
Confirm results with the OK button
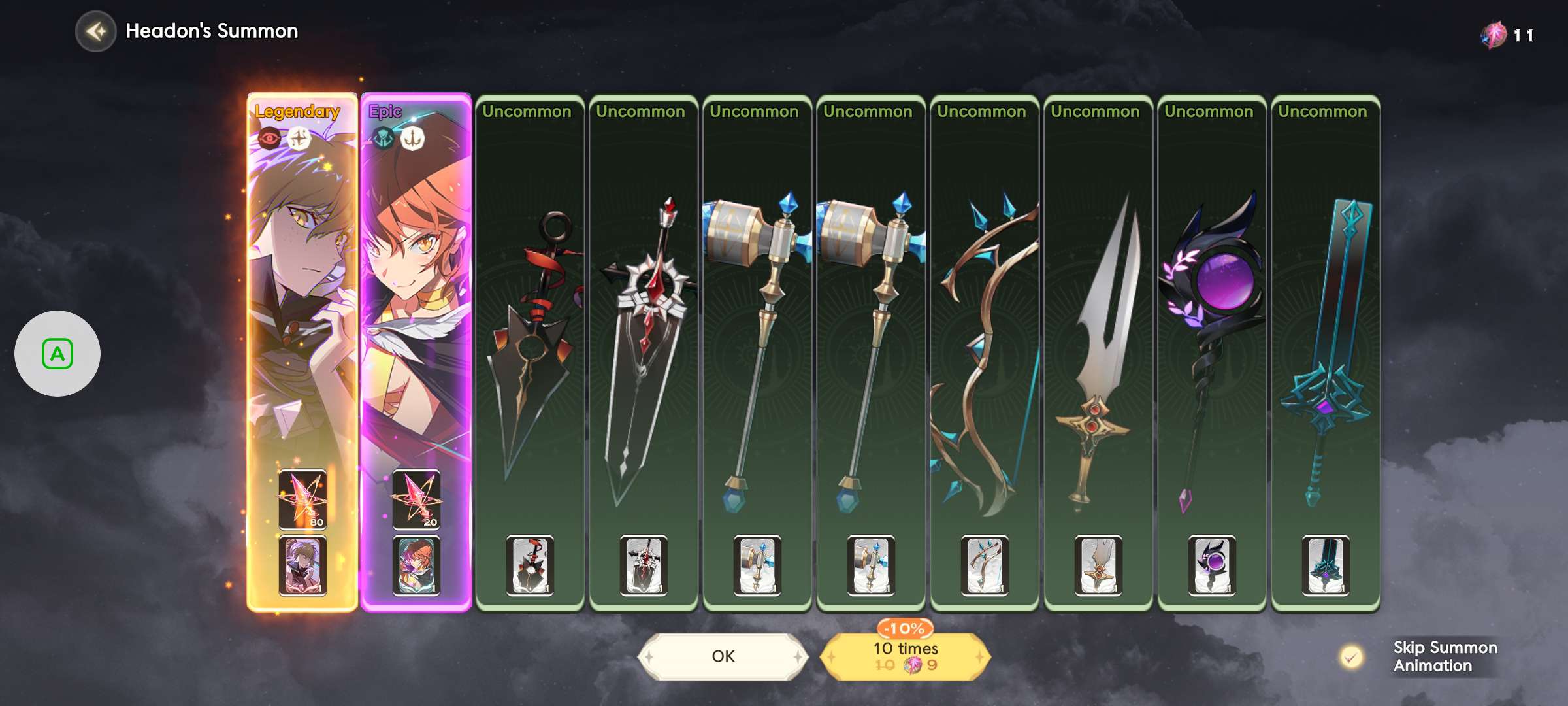tap(723, 656)
